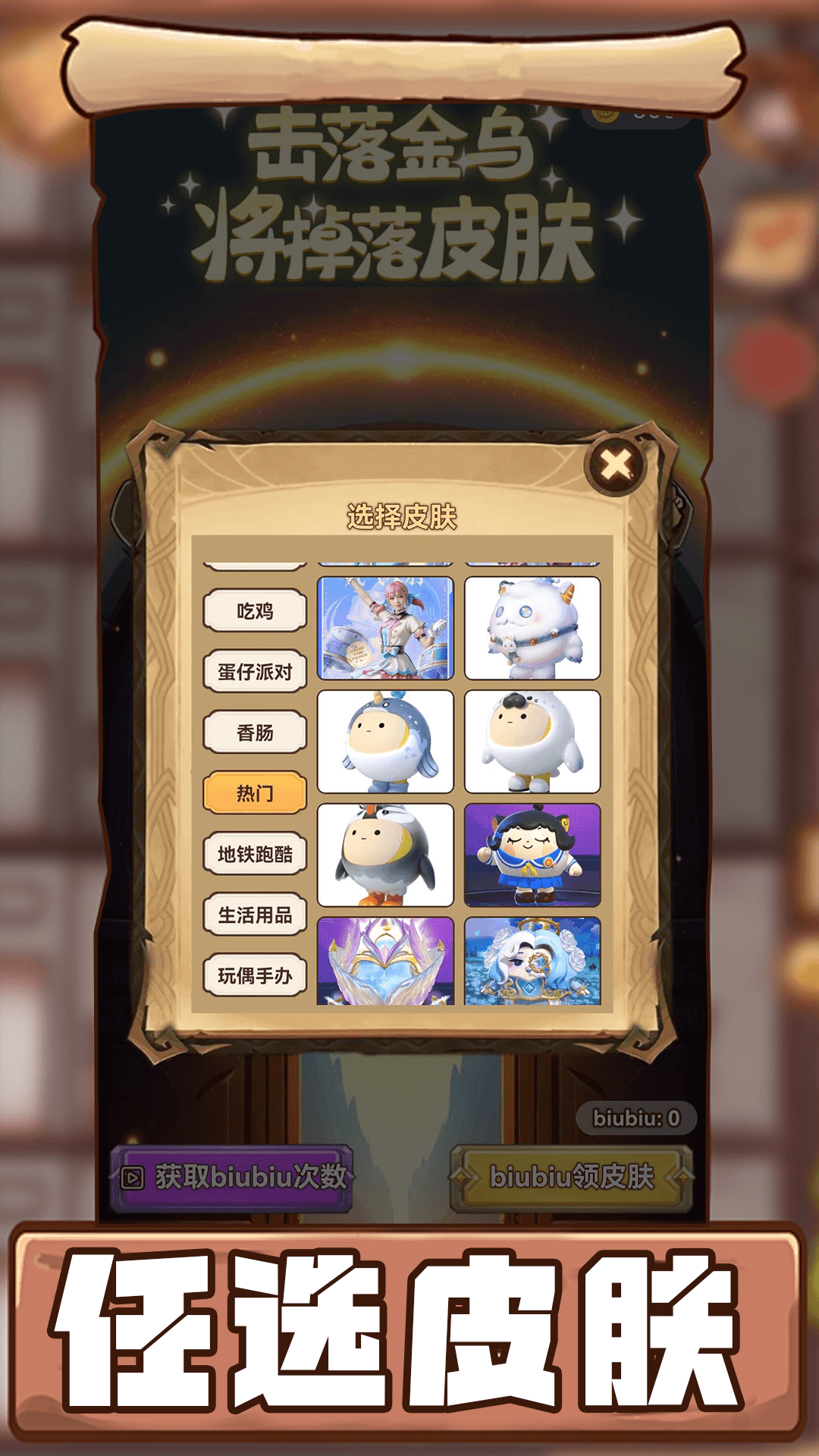The image size is (819, 1456).
Task: Pick the crystal lotus skin thumbnail
Action: [385, 962]
